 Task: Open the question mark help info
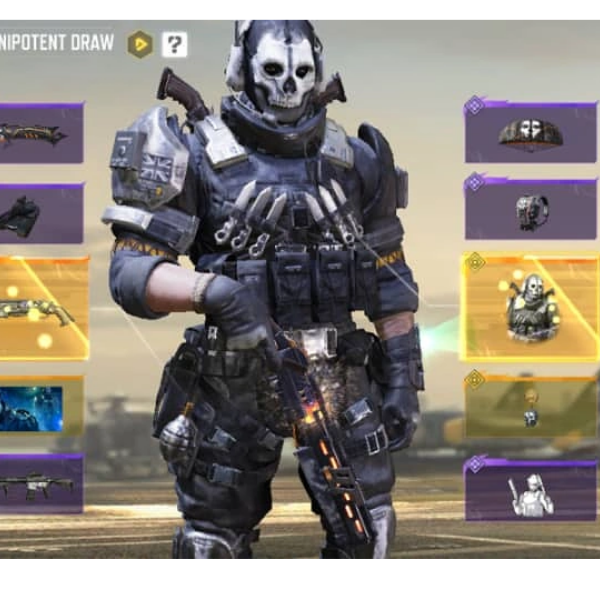(x=175, y=44)
